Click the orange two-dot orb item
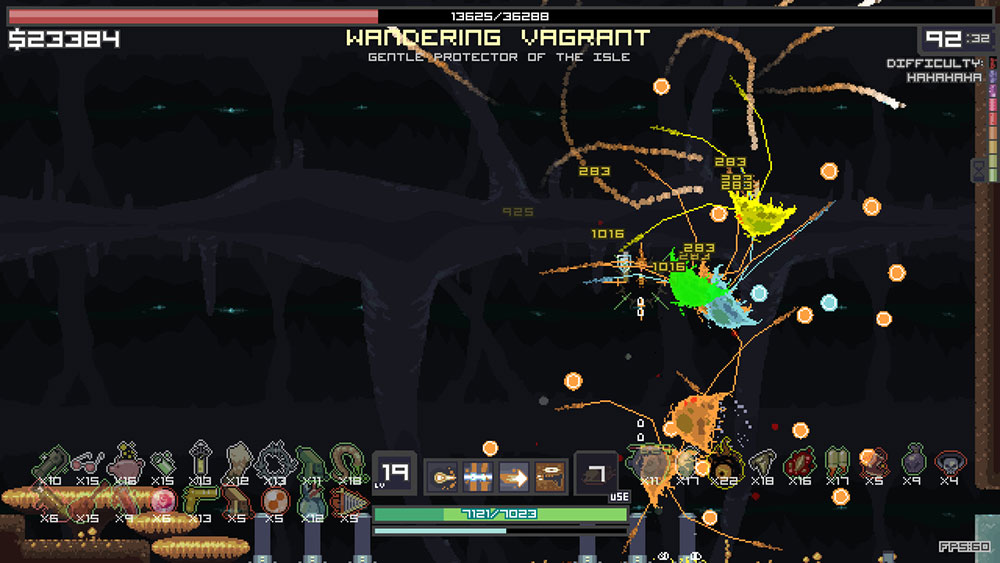The height and width of the screenshot is (563, 1000). tap(273, 498)
